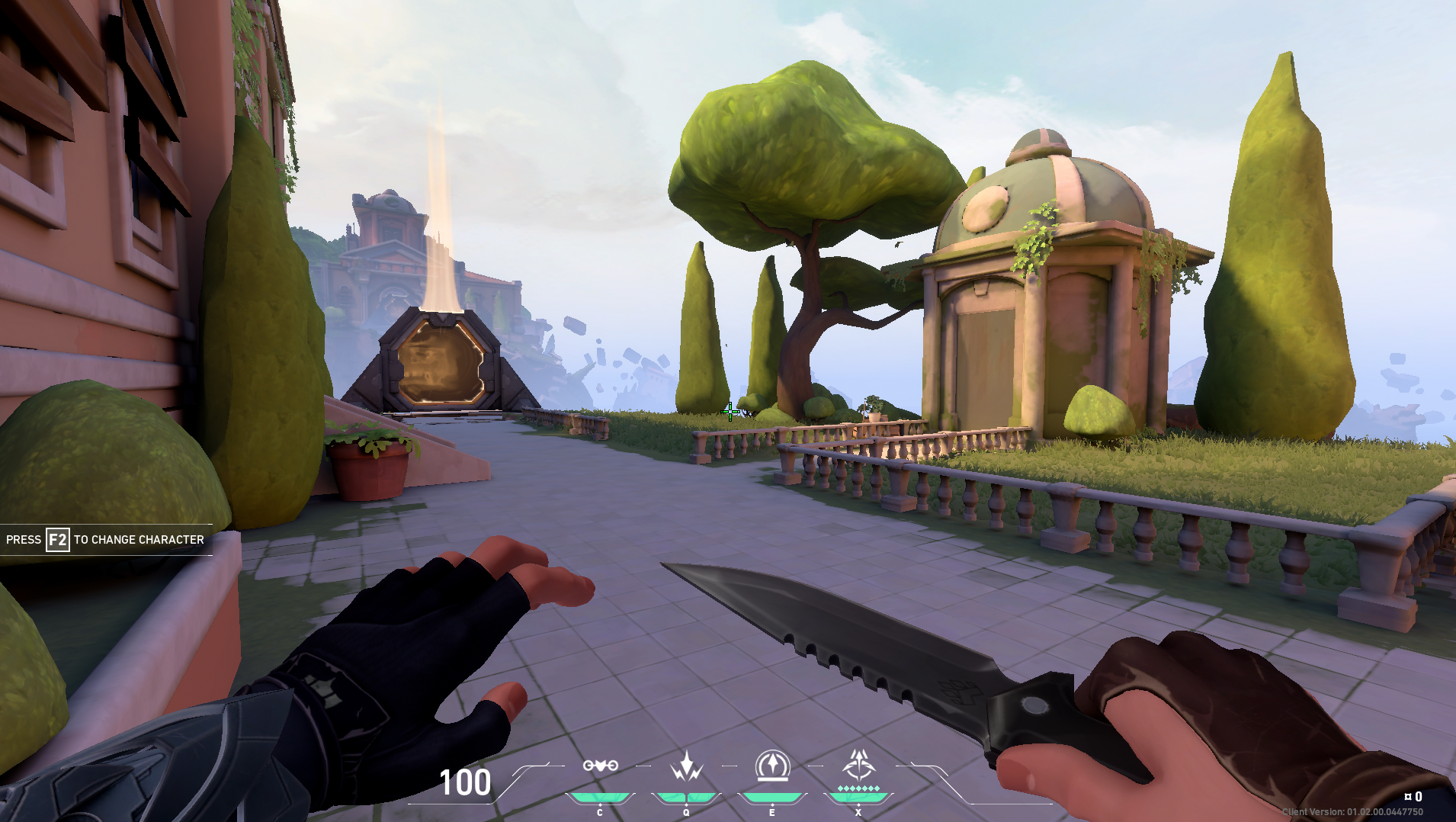Select the Cyber Cage ability icon
1456x822 pixels.
[686, 766]
